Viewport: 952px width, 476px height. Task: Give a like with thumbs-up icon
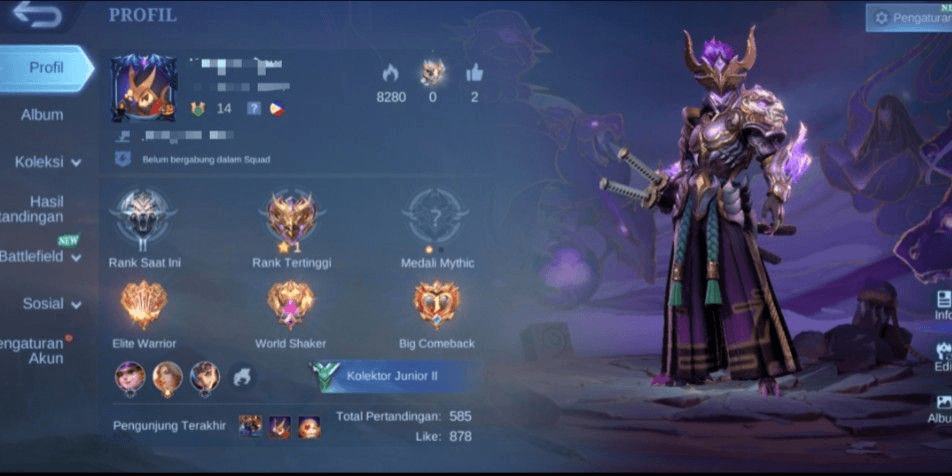point(474,73)
